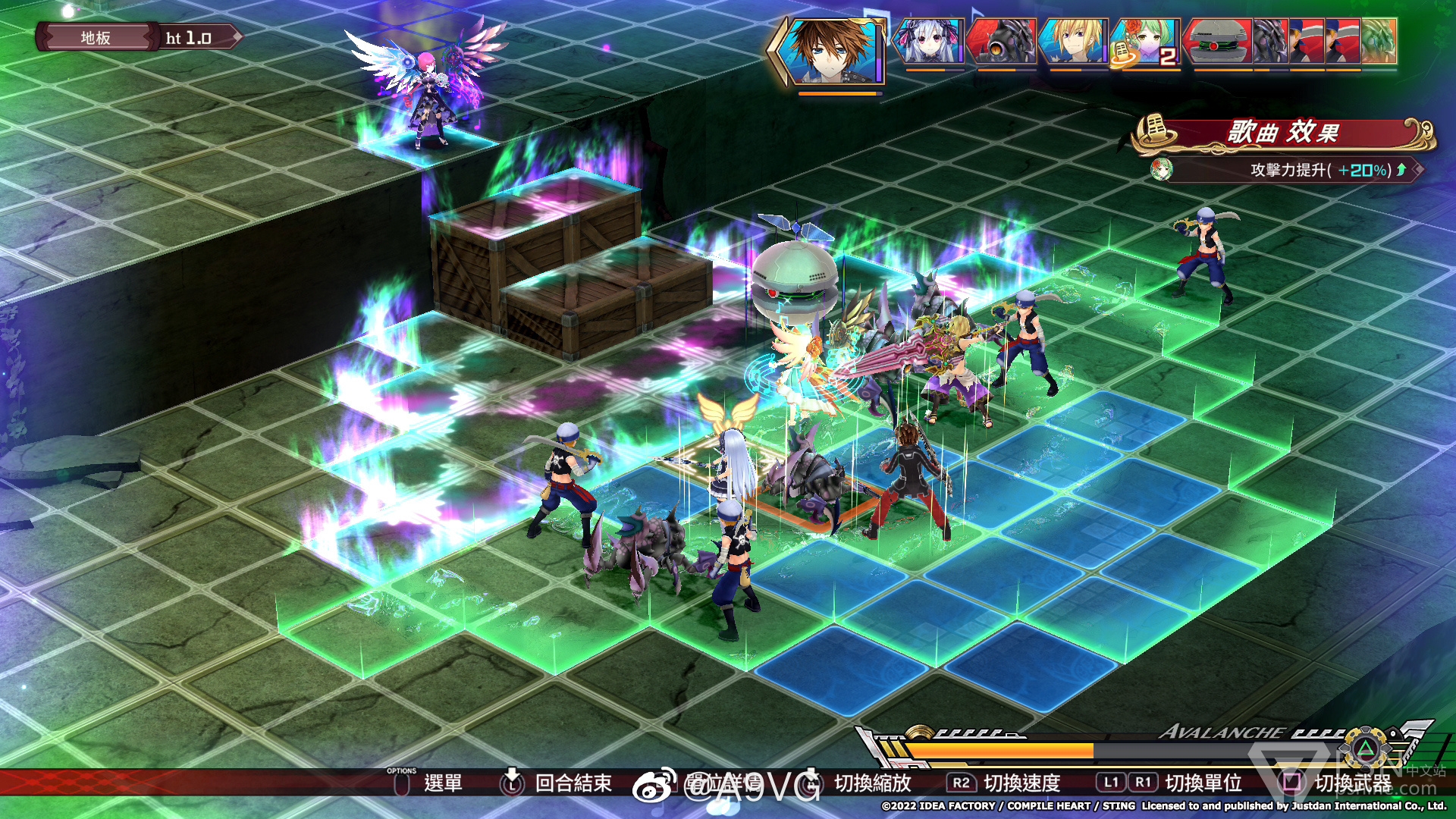
Task: Choose the blonde man's turn-order portrait
Action: 1072,41
